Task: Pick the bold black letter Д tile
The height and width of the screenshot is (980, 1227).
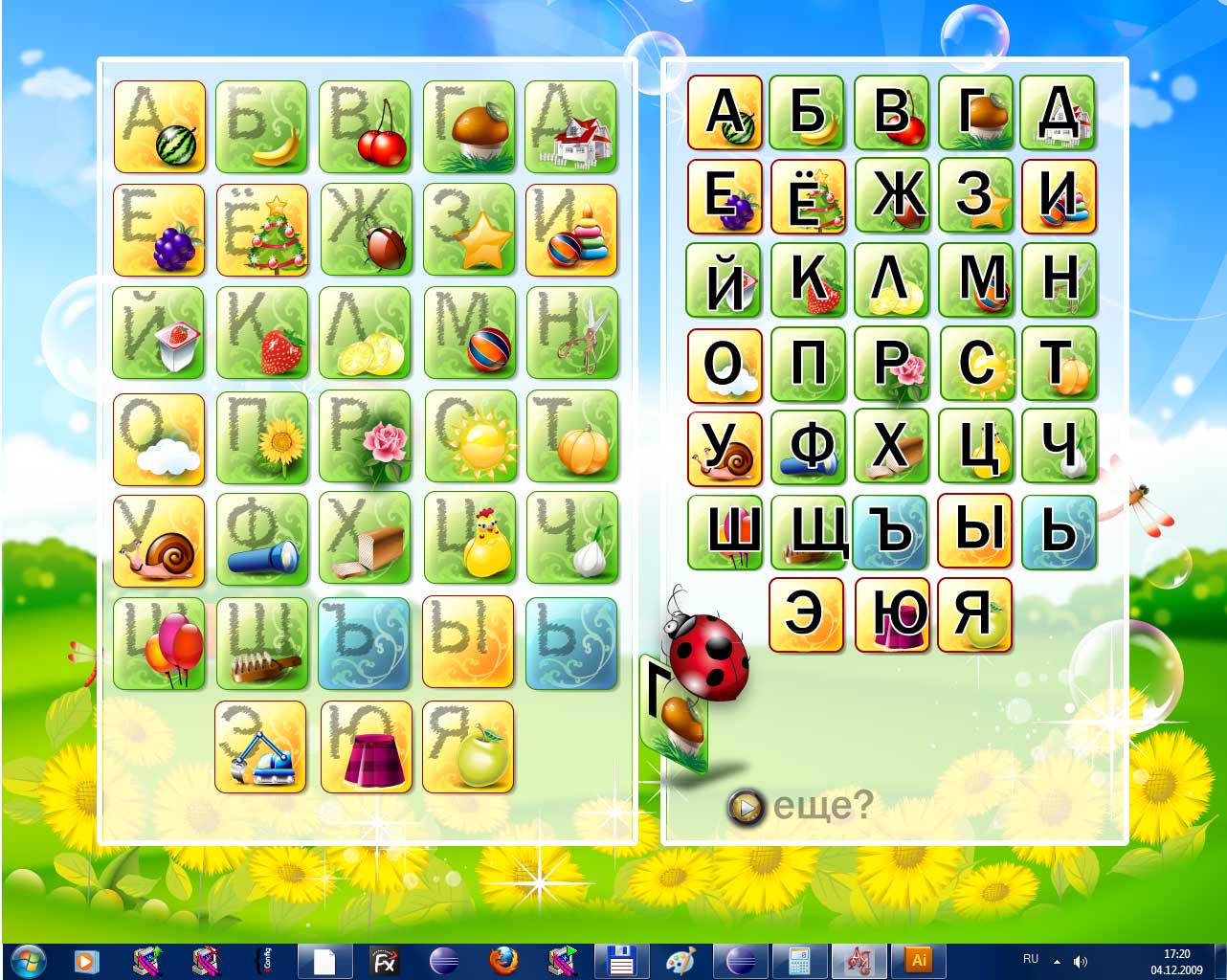Action: pos(1058,112)
